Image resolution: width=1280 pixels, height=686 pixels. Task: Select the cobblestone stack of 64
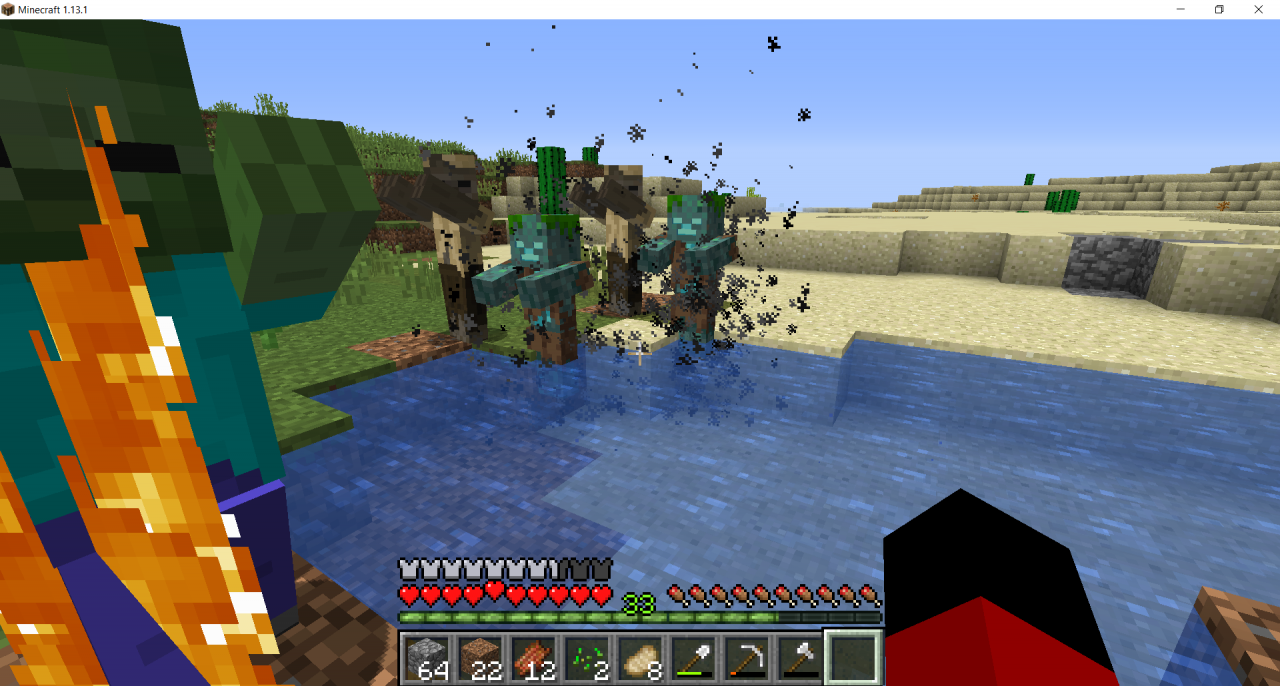click(x=427, y=657)
